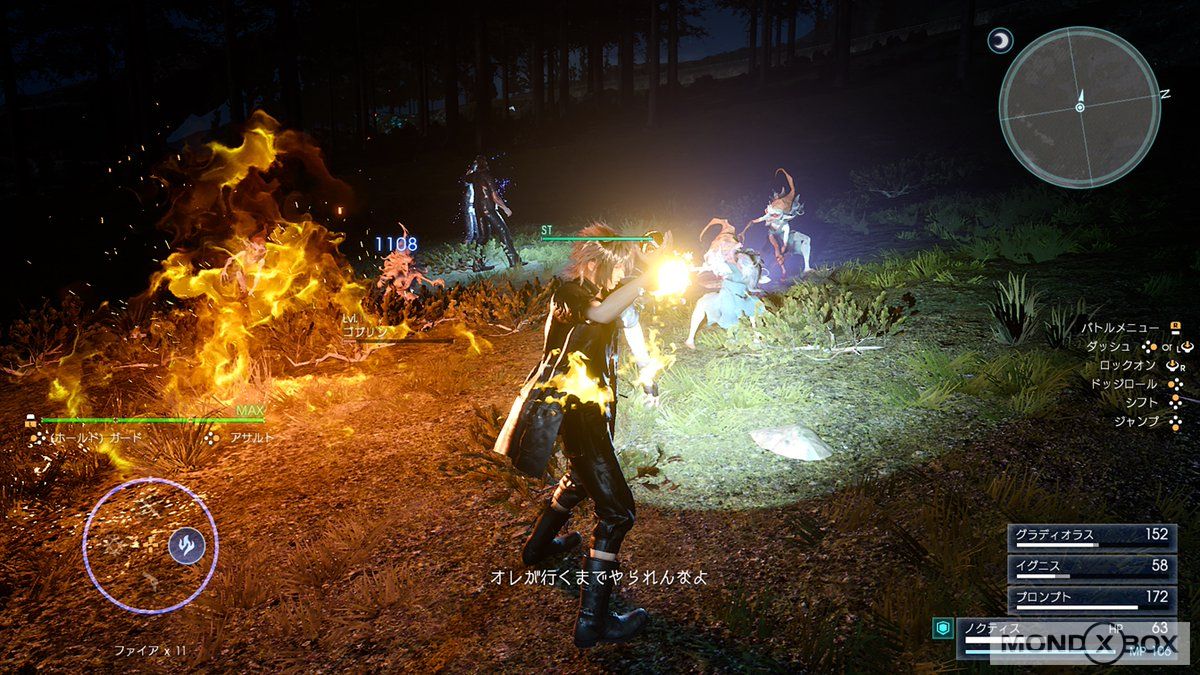Select Gladiolus's party member row
The image size is (1200, 675).
[1090, 536]
